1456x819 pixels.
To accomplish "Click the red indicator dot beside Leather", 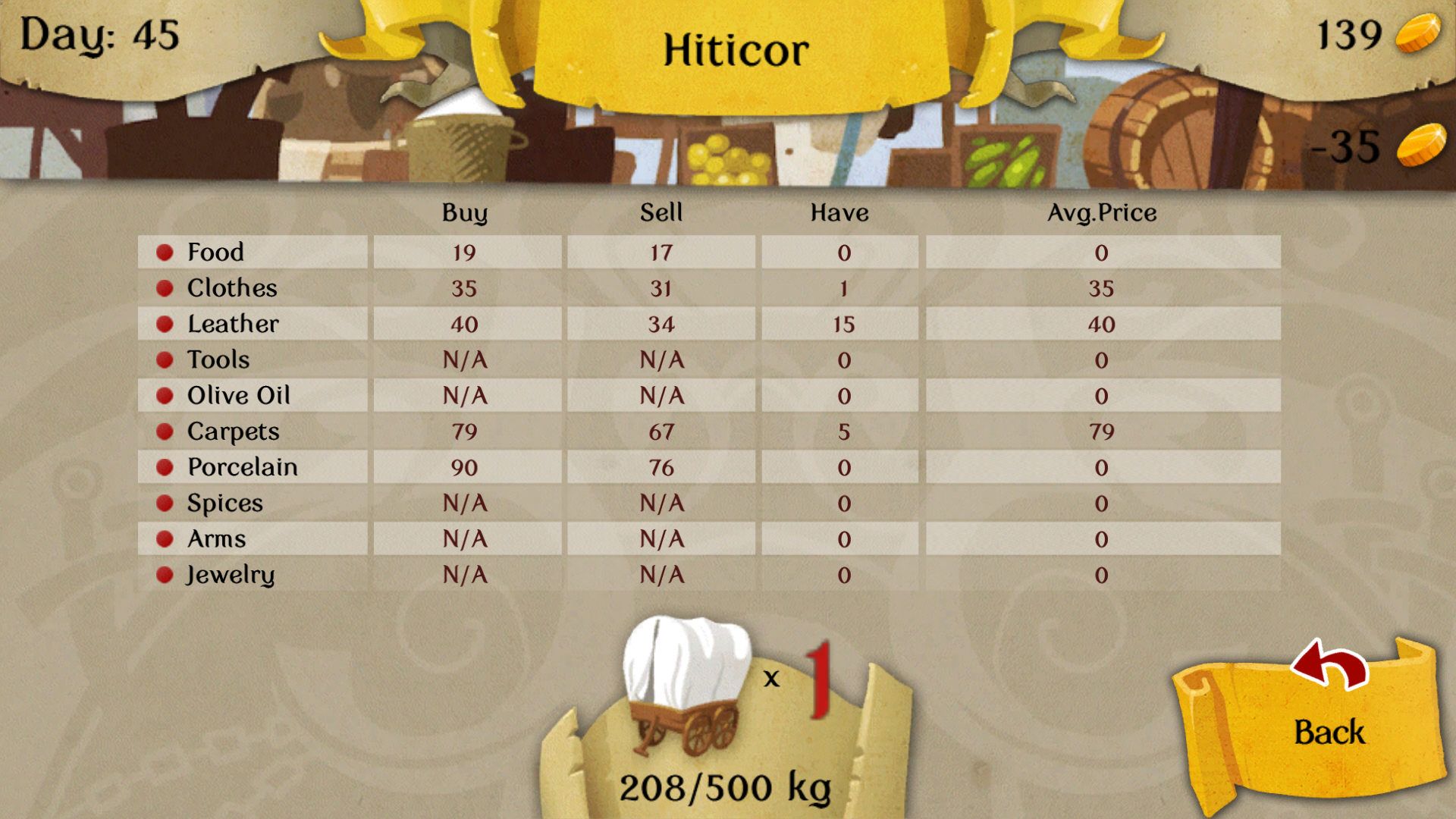I will click(x=164, y=323).
